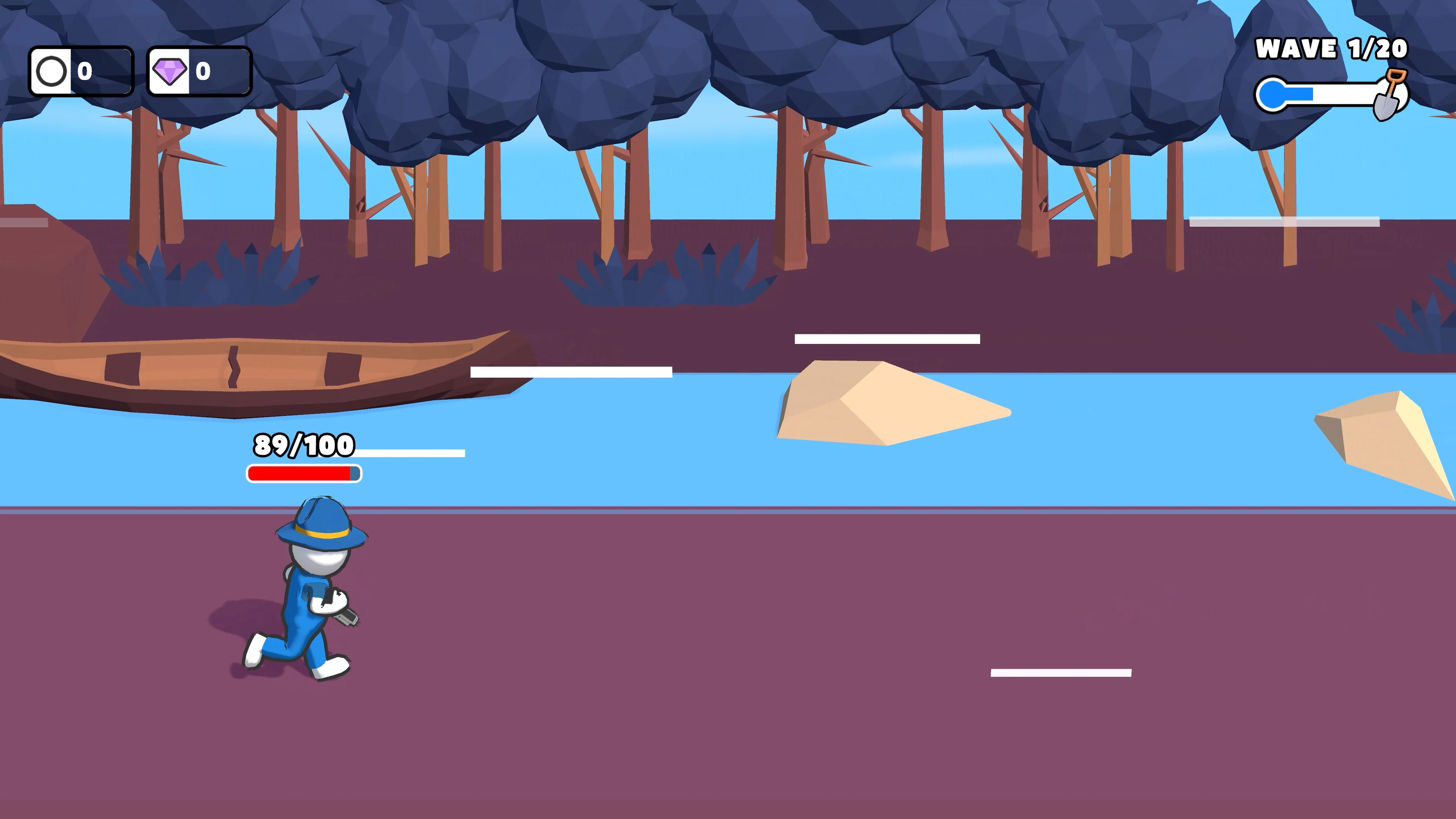Click the gem count reading 0
The image size is (1456, 819).
point(203,71)
